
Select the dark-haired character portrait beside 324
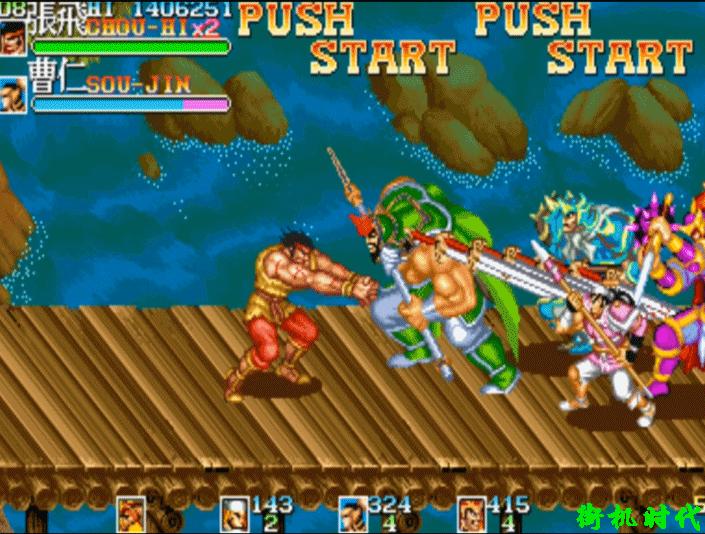coord(352,514)
